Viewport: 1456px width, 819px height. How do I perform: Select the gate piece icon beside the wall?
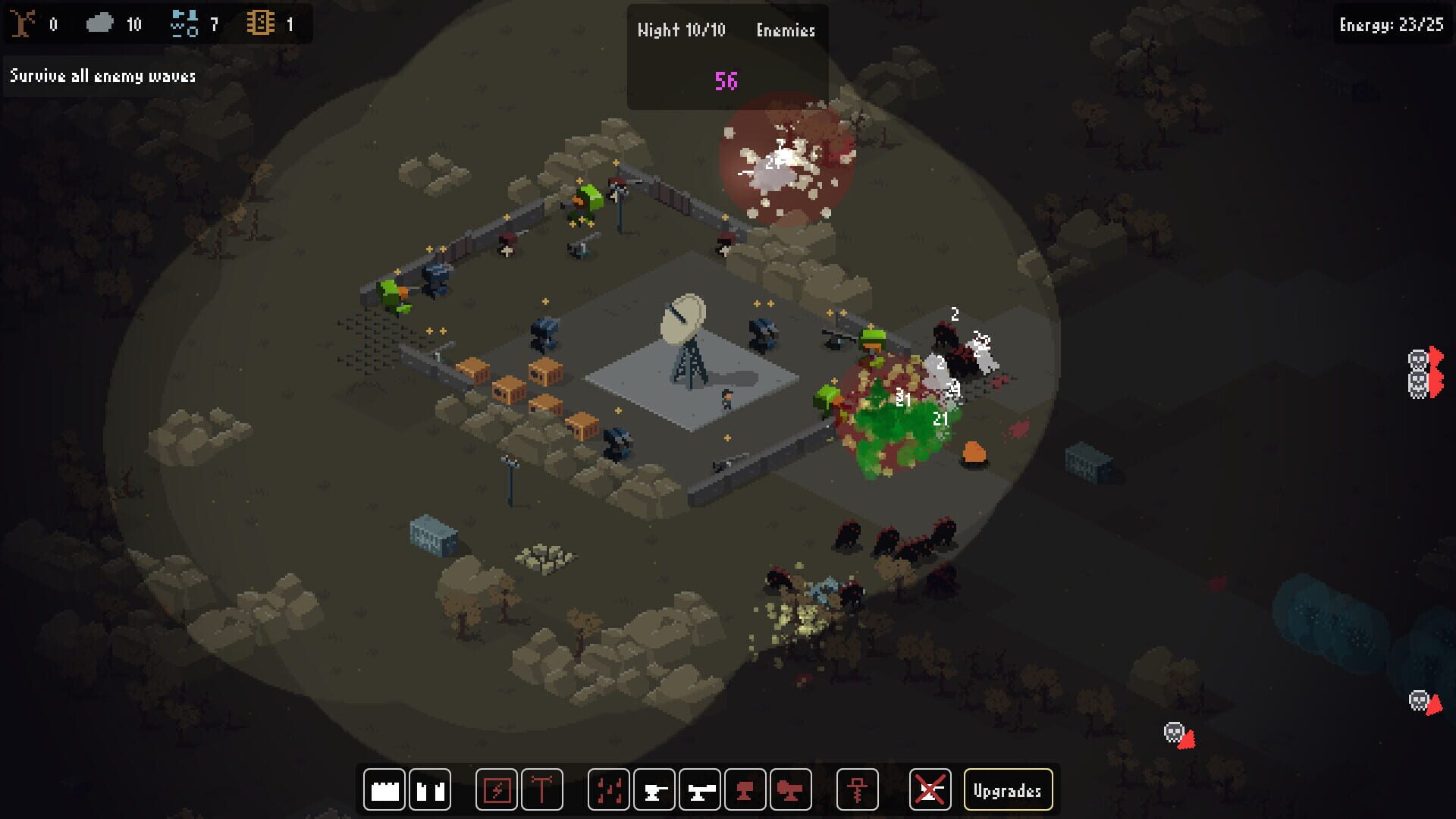(x=430, y=789)
